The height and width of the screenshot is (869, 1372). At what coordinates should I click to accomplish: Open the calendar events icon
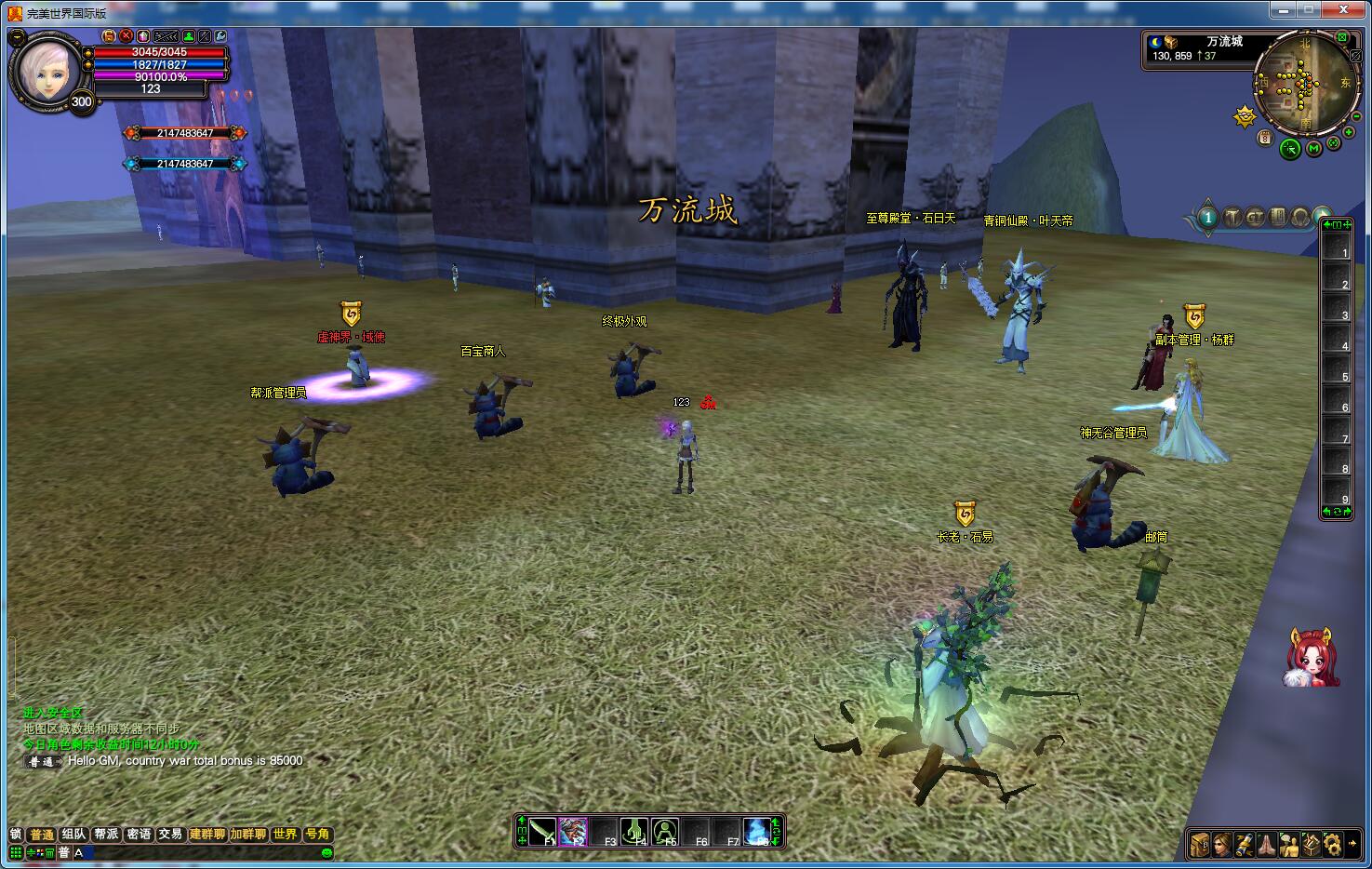tap(1265, 138)
